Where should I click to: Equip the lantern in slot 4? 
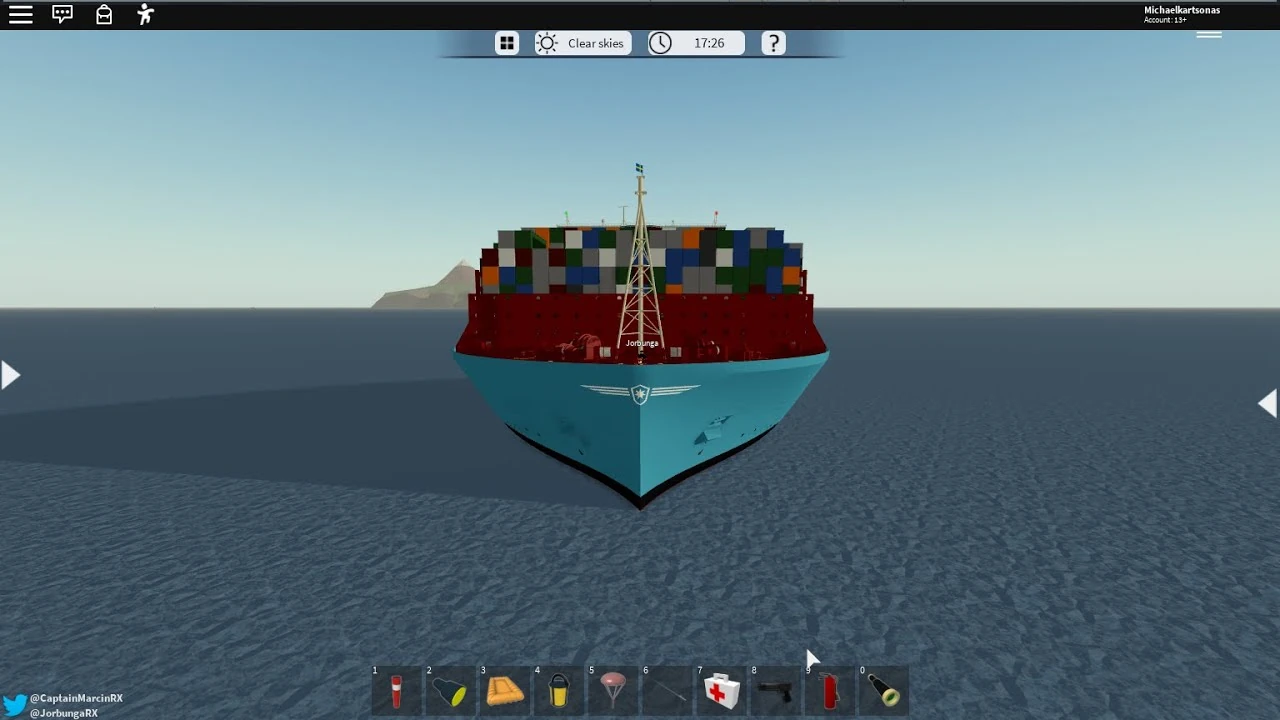[561, 691]
